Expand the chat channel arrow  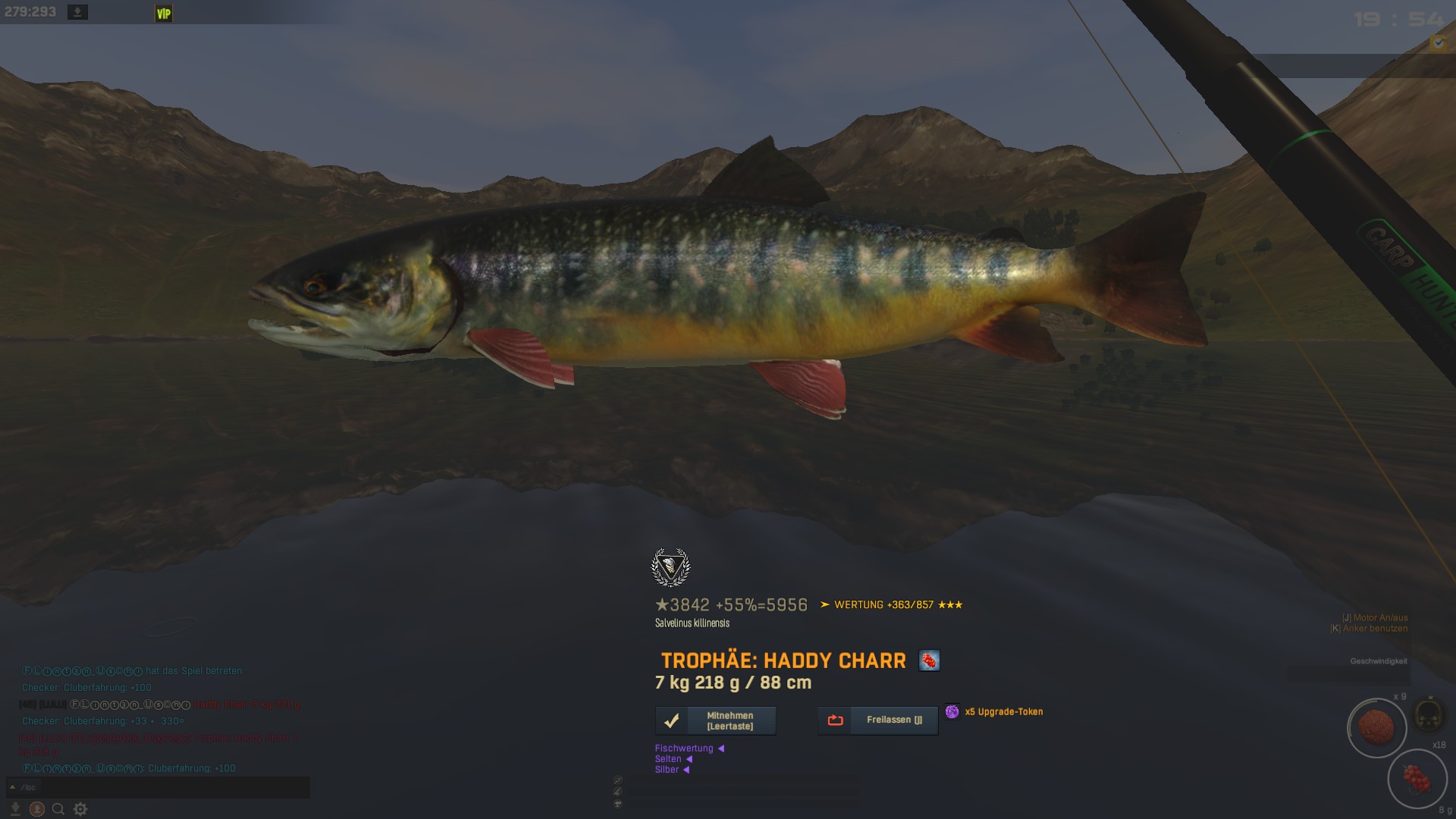tap(12, 787)
